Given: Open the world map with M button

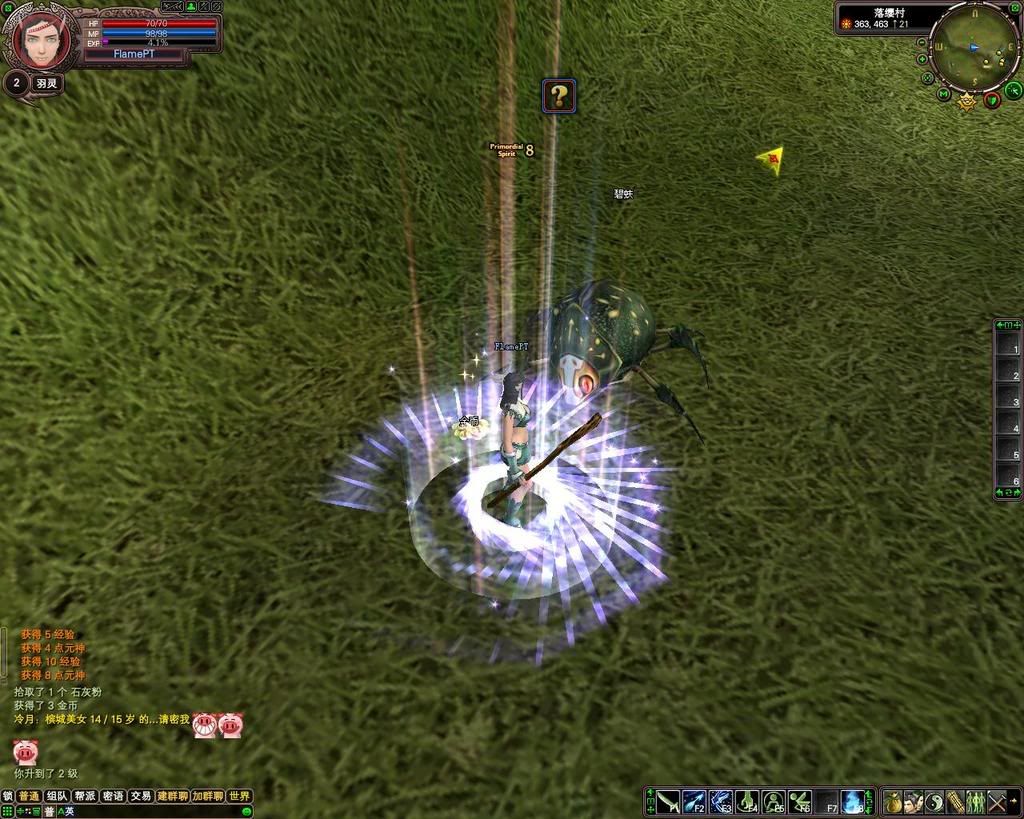Looking at the screenshot, I should [x=943, y=94].
